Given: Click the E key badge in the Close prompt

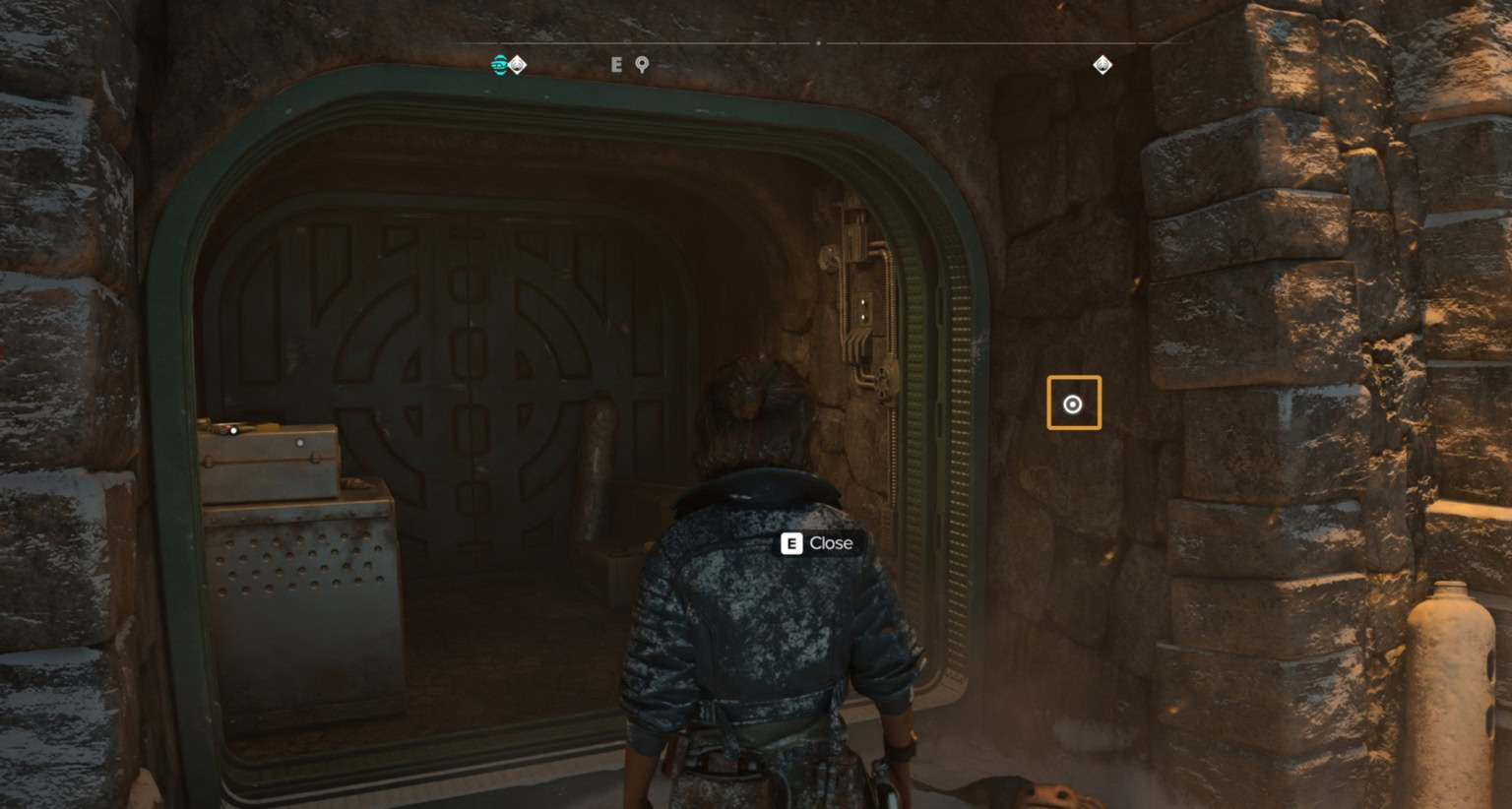Looking at the screenshot, I should click(x=790, y=542).
